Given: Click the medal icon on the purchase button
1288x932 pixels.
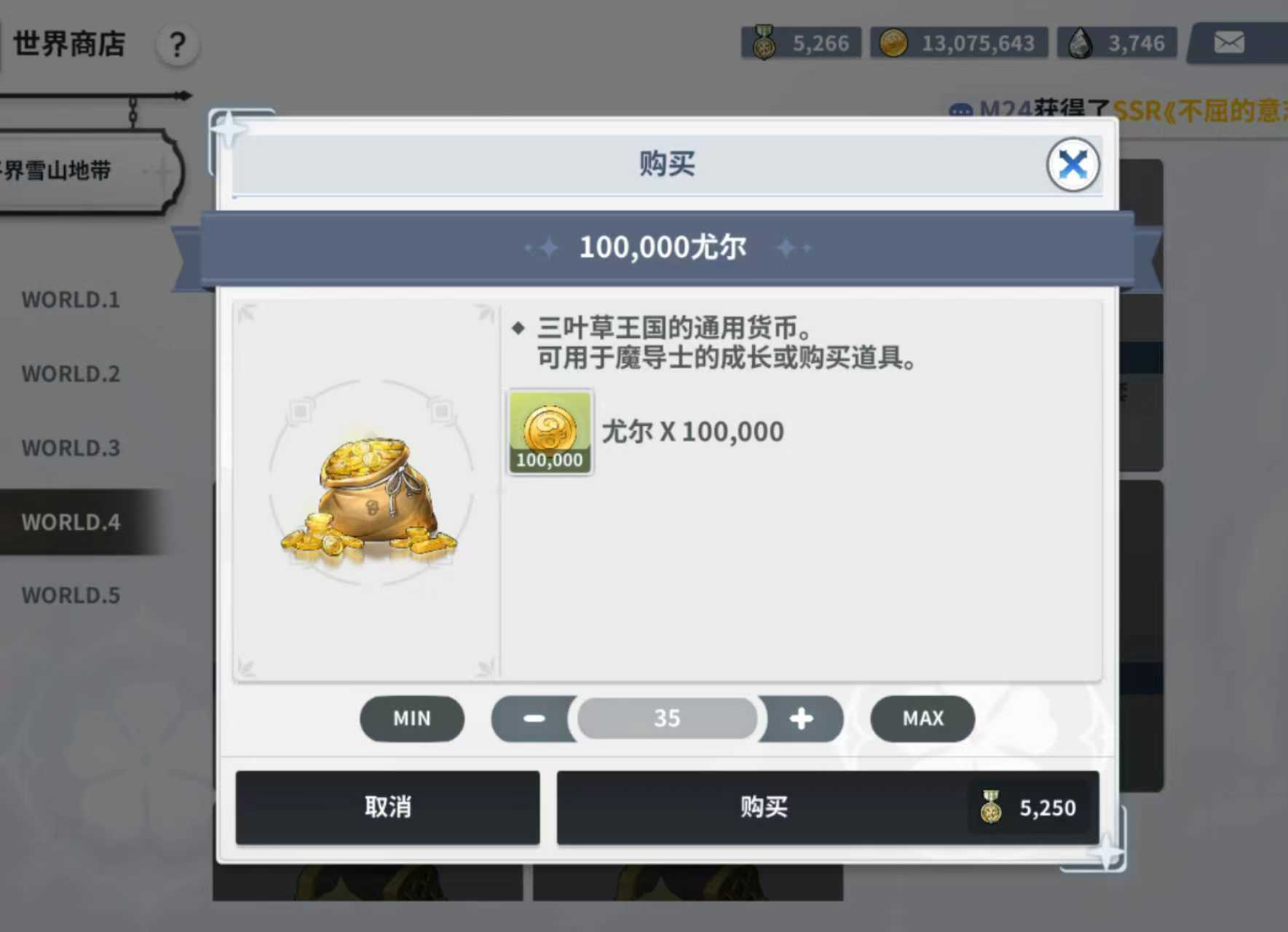Looking at the screenshot, I should tap(989, 807).
